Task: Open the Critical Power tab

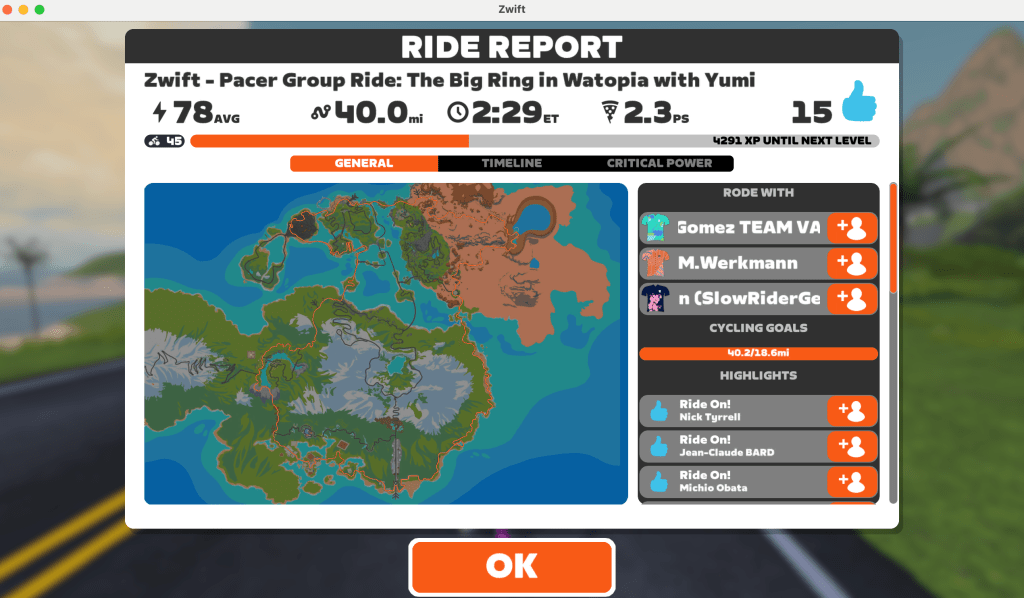Action: [x=659, y=163]
